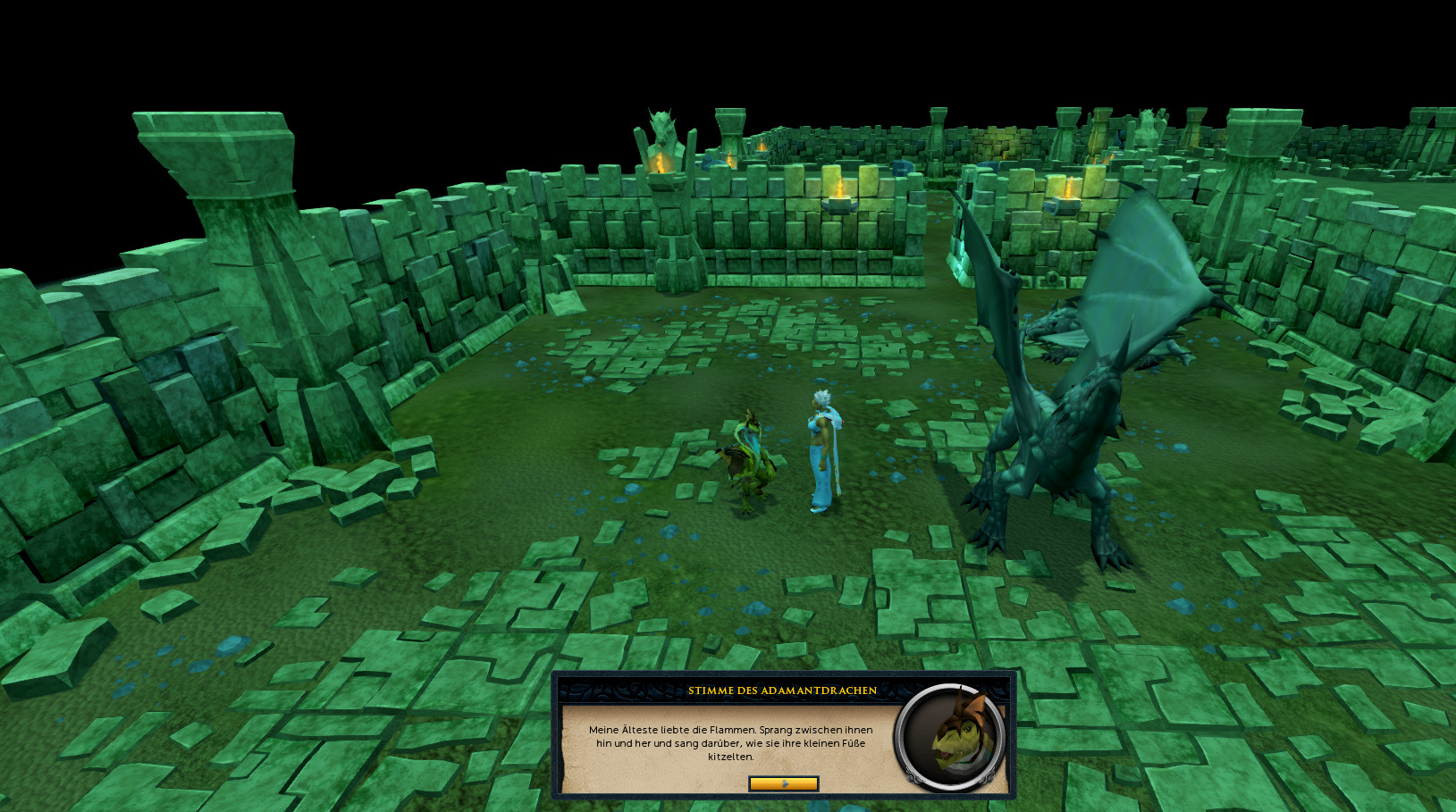Viewport: 1456px width, 812px height.
Task: Continue the Adamantdrachen dialogue with the yellow arrow button
Action: coord(783,783)
